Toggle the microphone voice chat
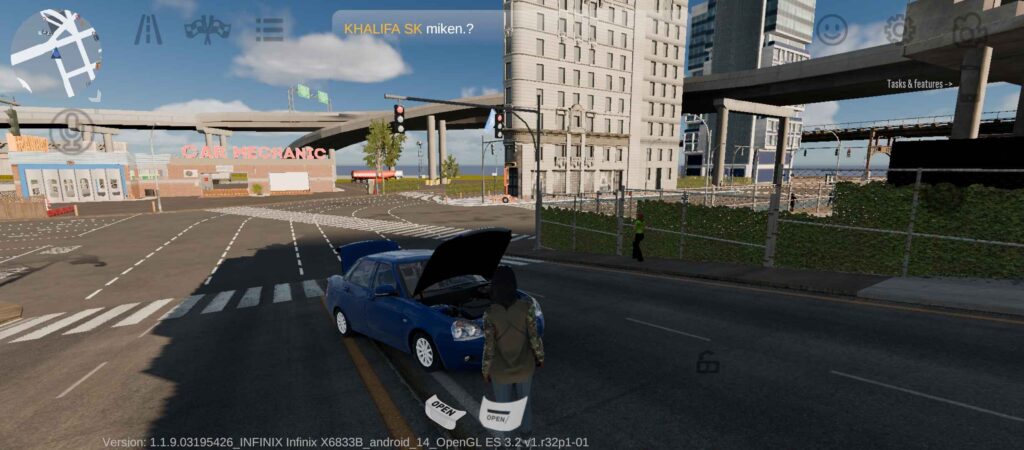 click(71, 131)
